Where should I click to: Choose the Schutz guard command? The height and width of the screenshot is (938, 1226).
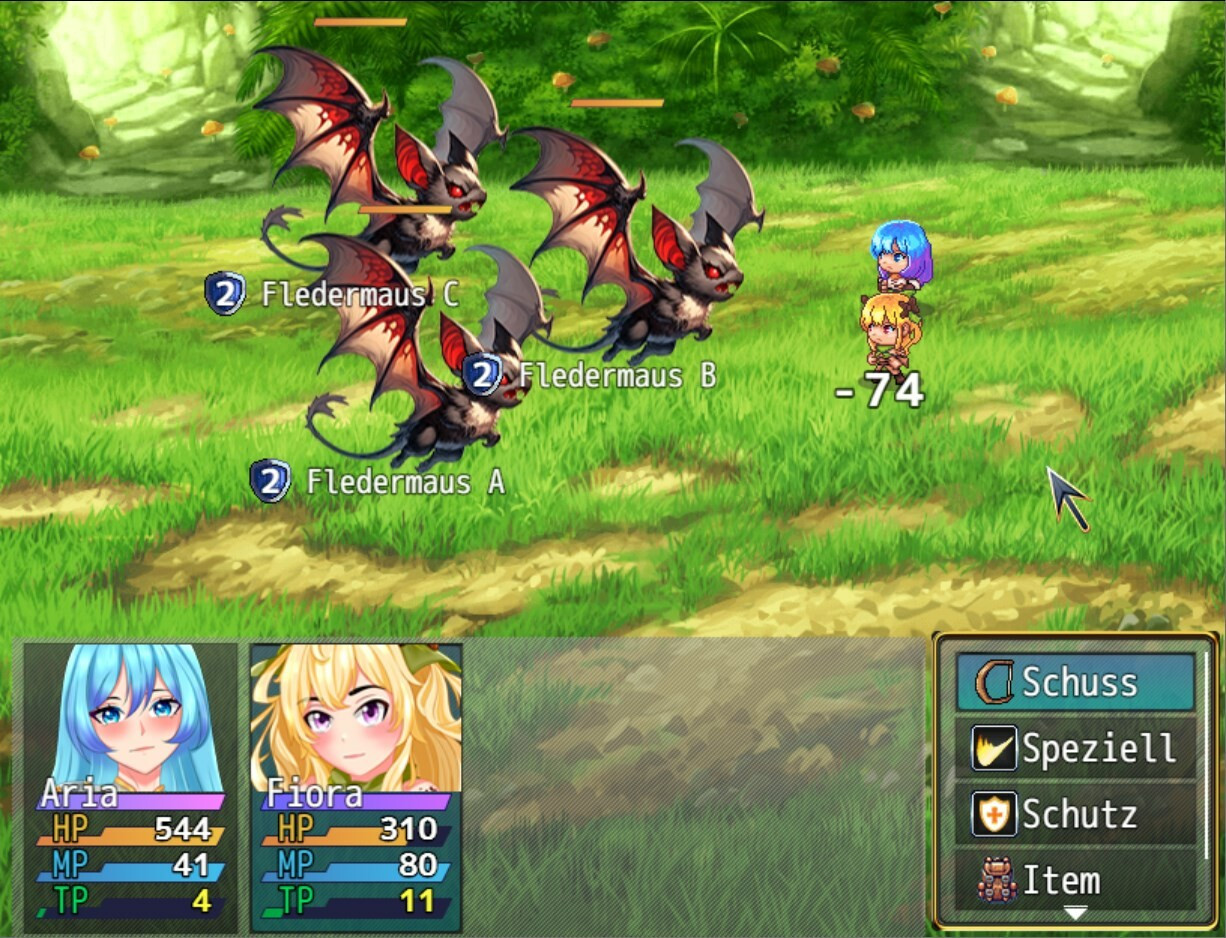(x=1075, y=814)
